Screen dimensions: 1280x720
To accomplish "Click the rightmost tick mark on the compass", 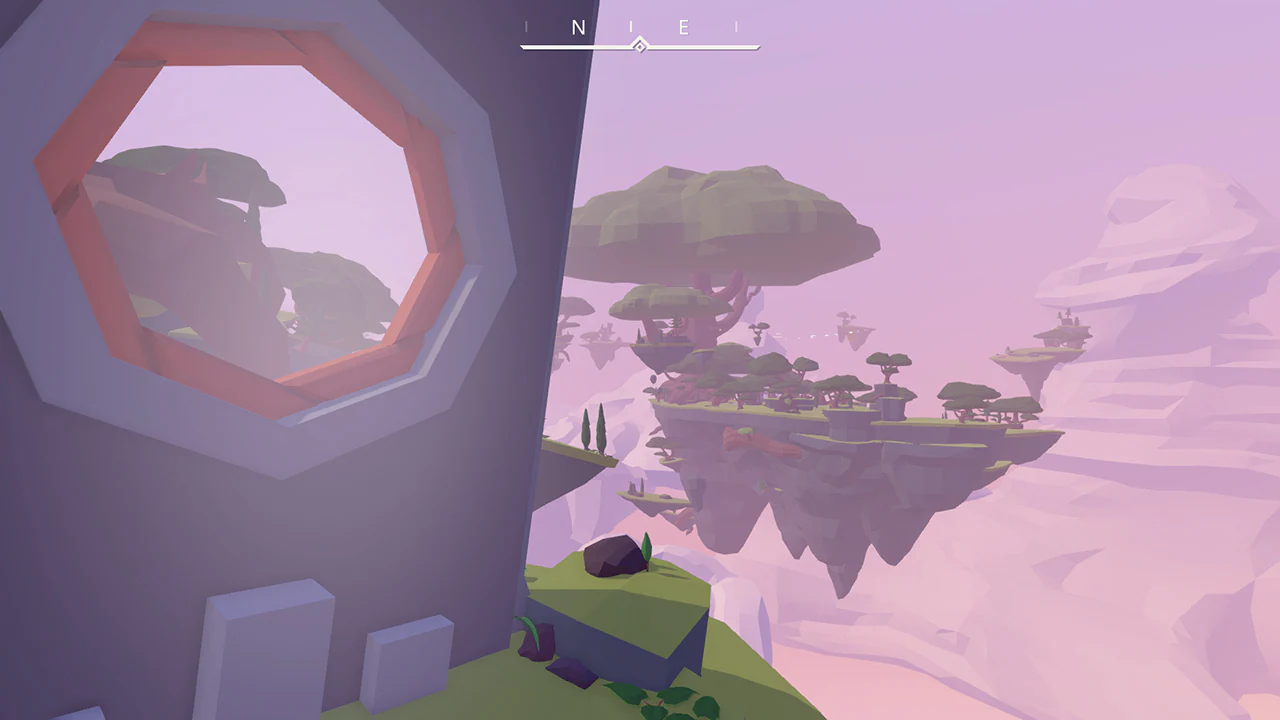I will 738,27.
